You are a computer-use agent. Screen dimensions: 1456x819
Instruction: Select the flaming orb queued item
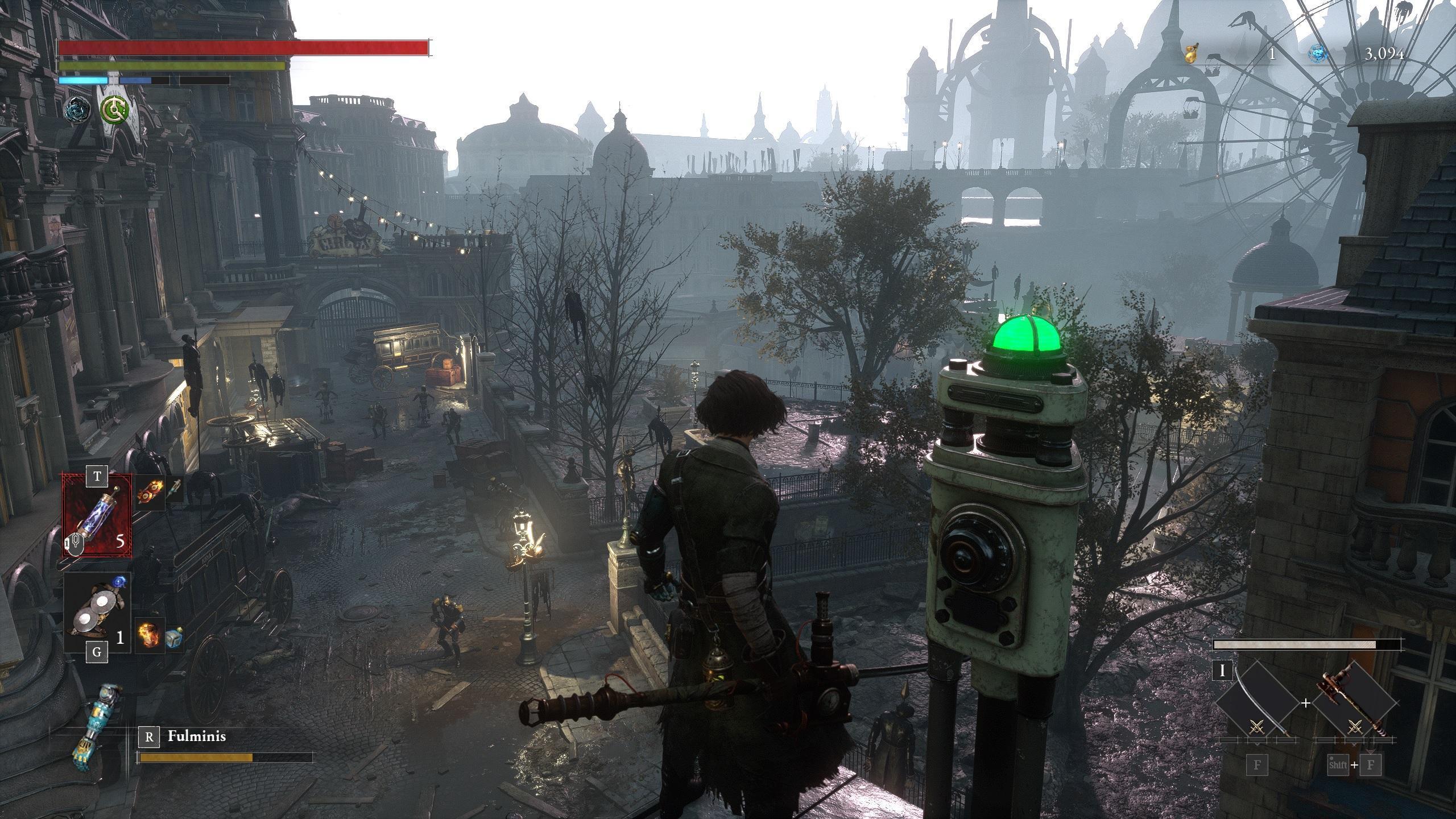click(x=149, y=635)
